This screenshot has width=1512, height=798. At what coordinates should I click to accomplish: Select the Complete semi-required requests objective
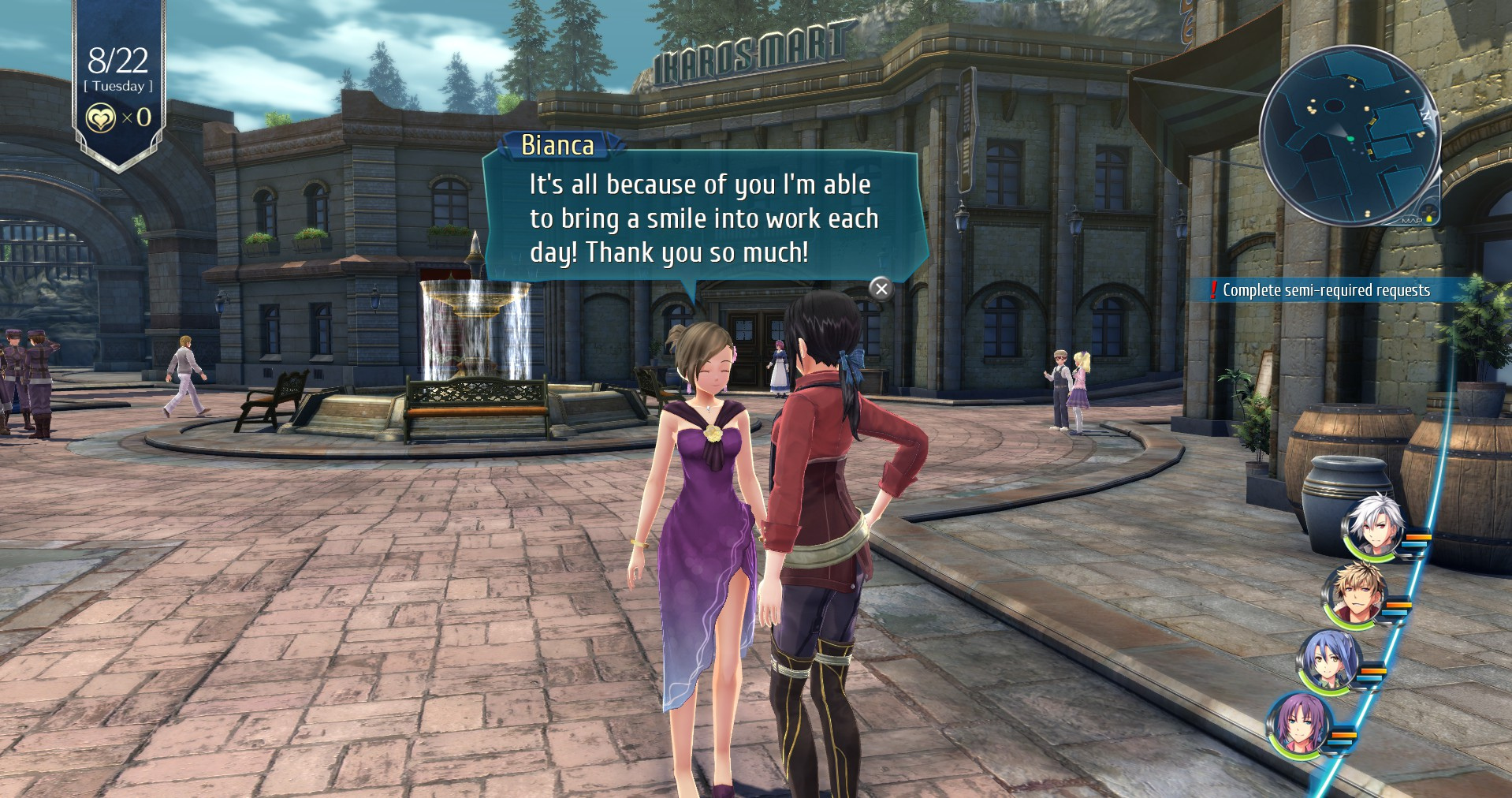1325,290
